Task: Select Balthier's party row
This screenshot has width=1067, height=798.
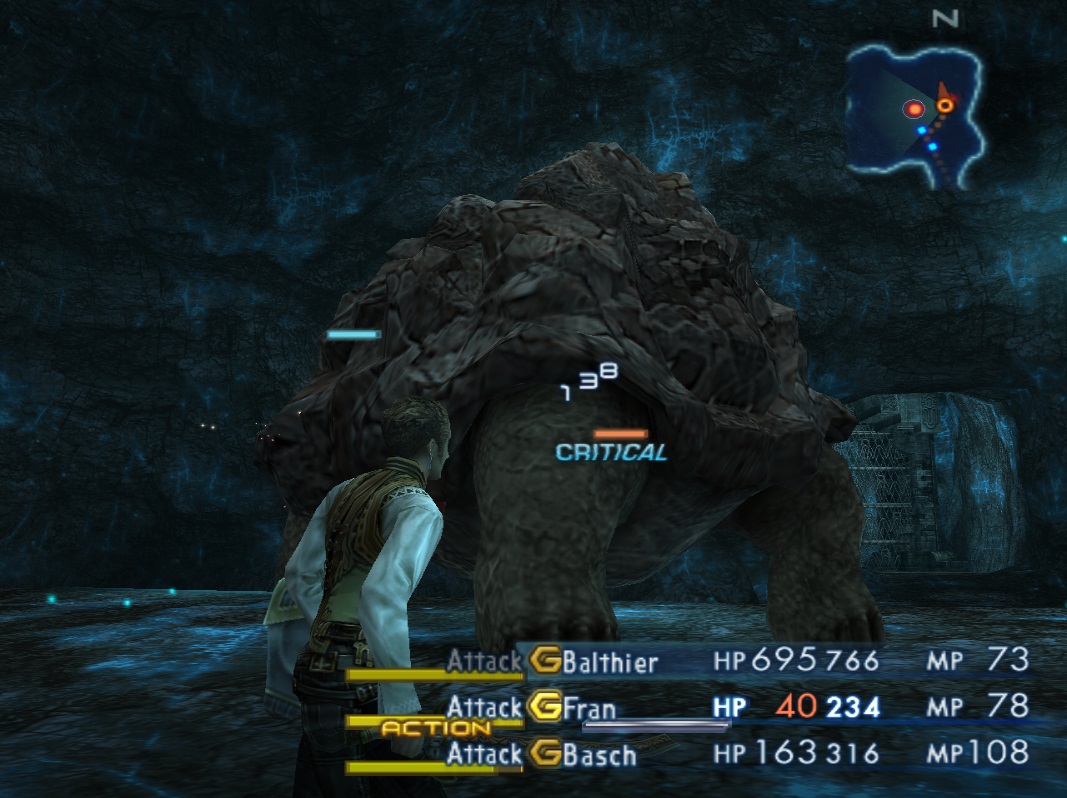Action: [610, 661]
